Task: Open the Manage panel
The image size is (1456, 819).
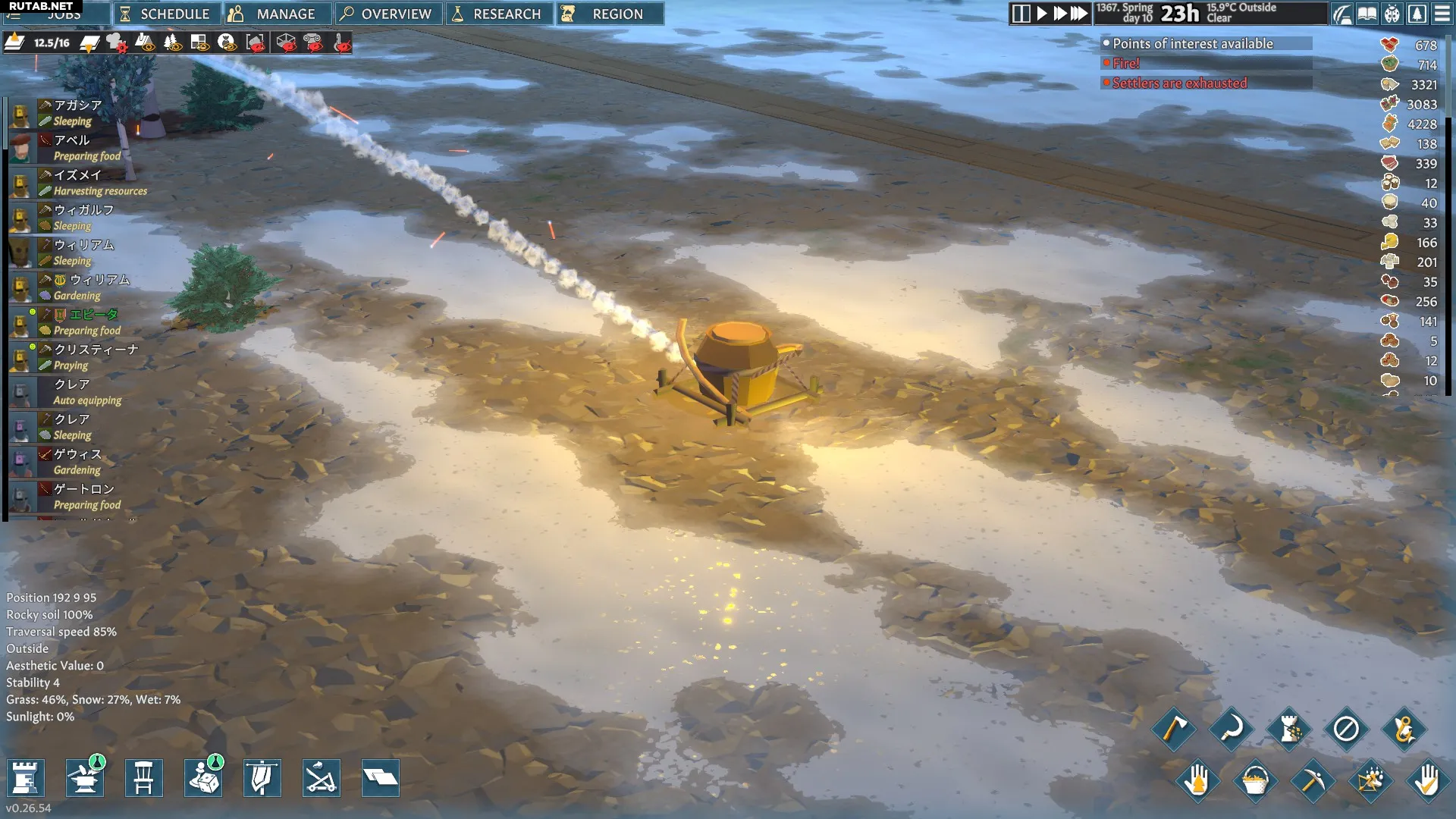Action: [x=276, y=14]
